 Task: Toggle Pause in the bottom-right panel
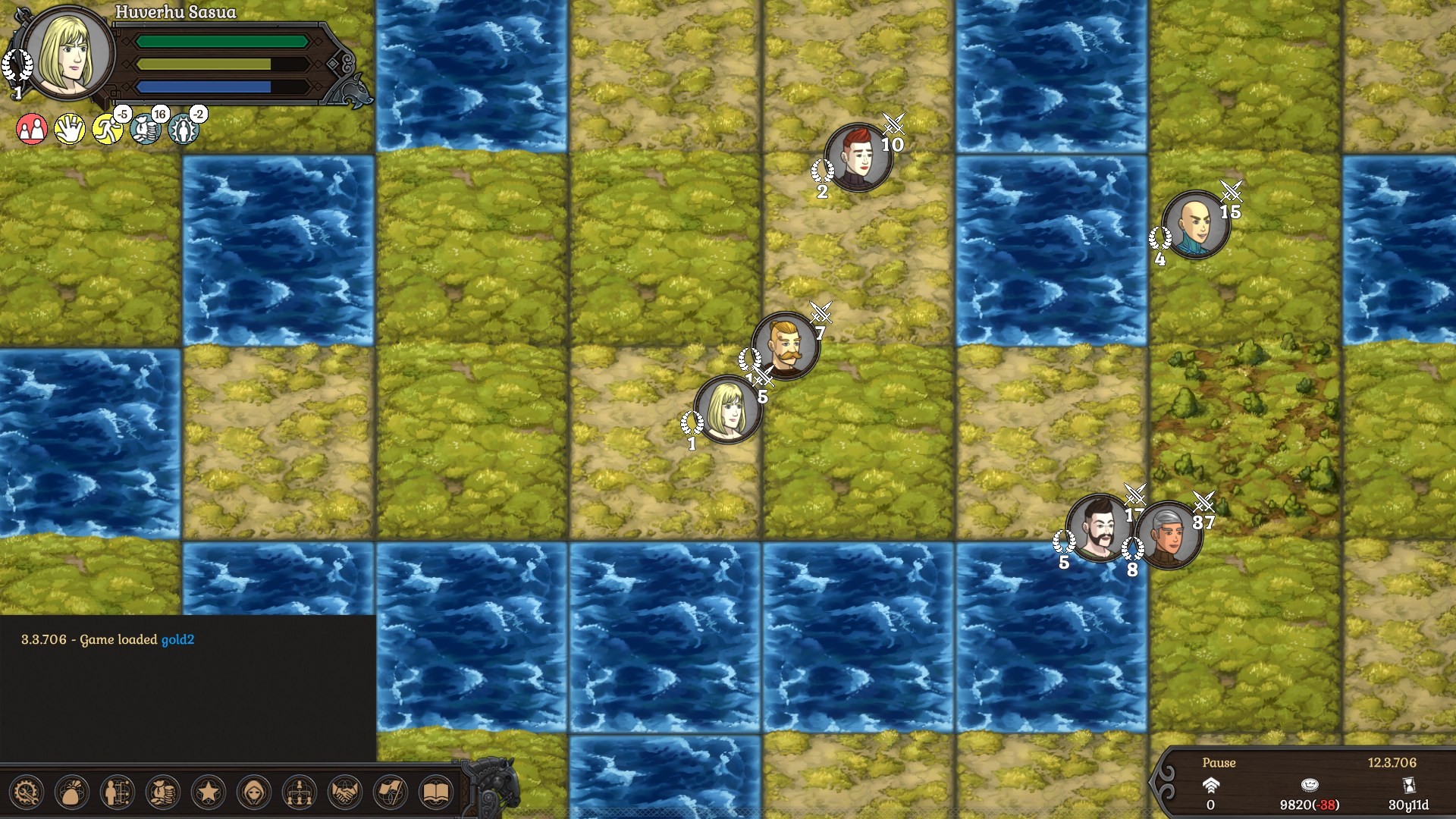1219,763
